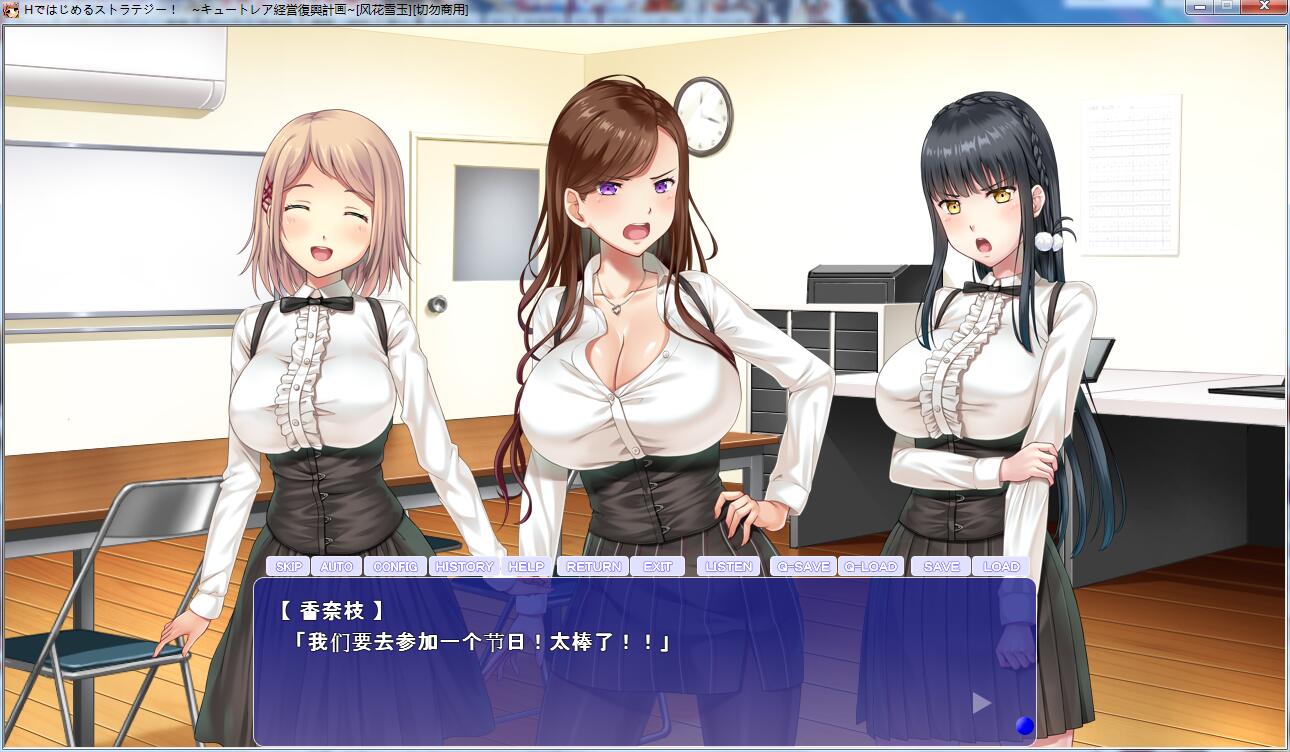Perform a quick save with Q-SAVE
Viewport: 1290px width, 752px height.
(805, 566)
